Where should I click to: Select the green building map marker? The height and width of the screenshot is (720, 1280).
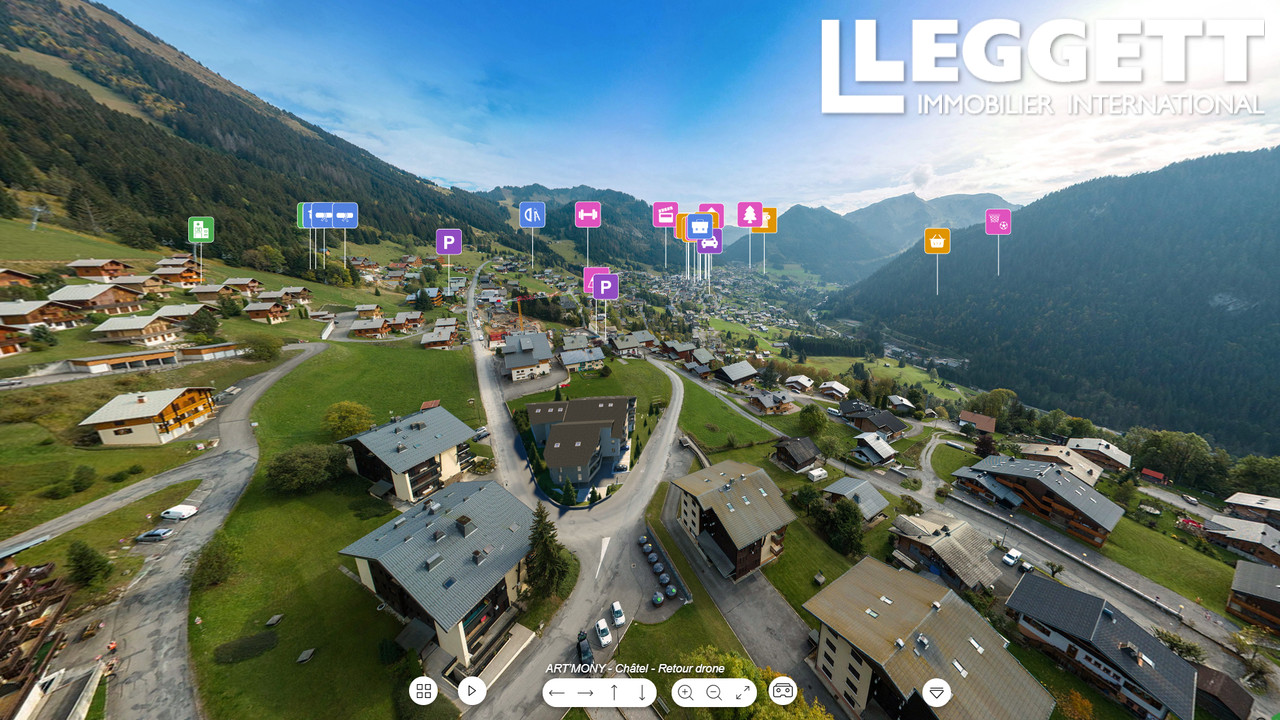tap(201, 229)
